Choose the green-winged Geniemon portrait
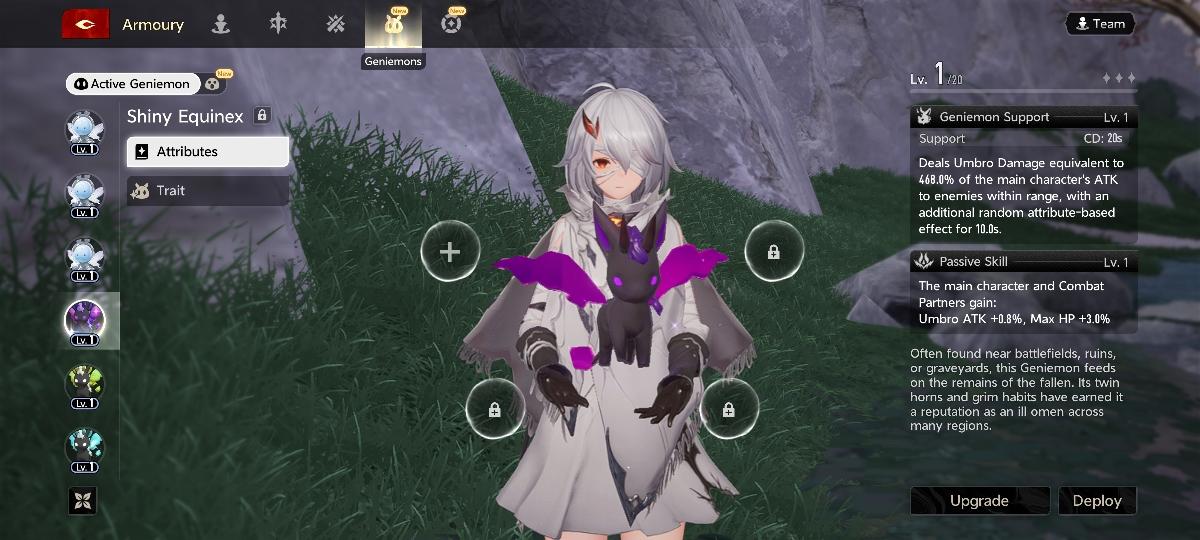Image resolution: width=1200 pixels, height=540 pixels. (x=84, y=382)
